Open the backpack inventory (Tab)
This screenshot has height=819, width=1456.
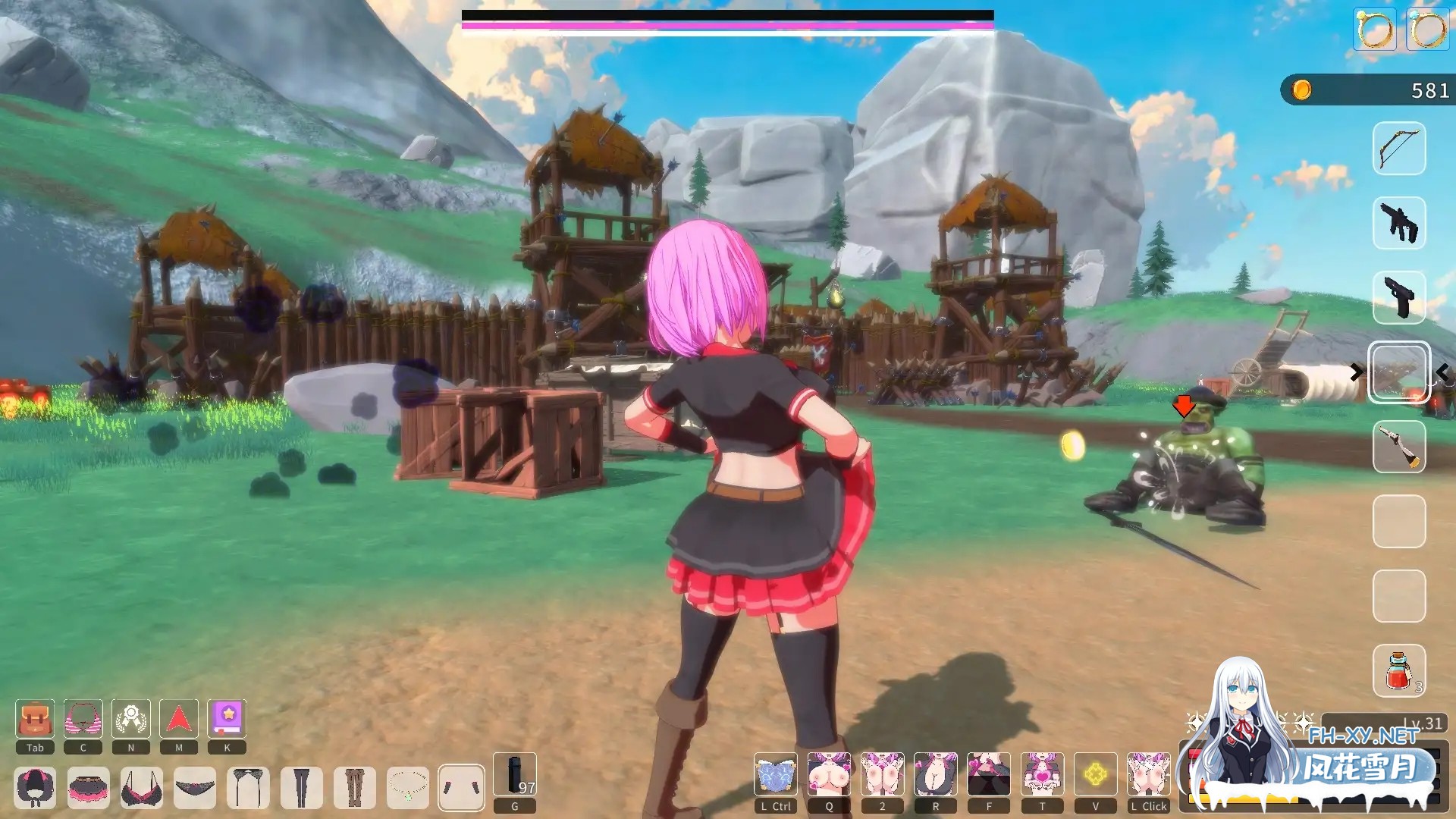34,719
